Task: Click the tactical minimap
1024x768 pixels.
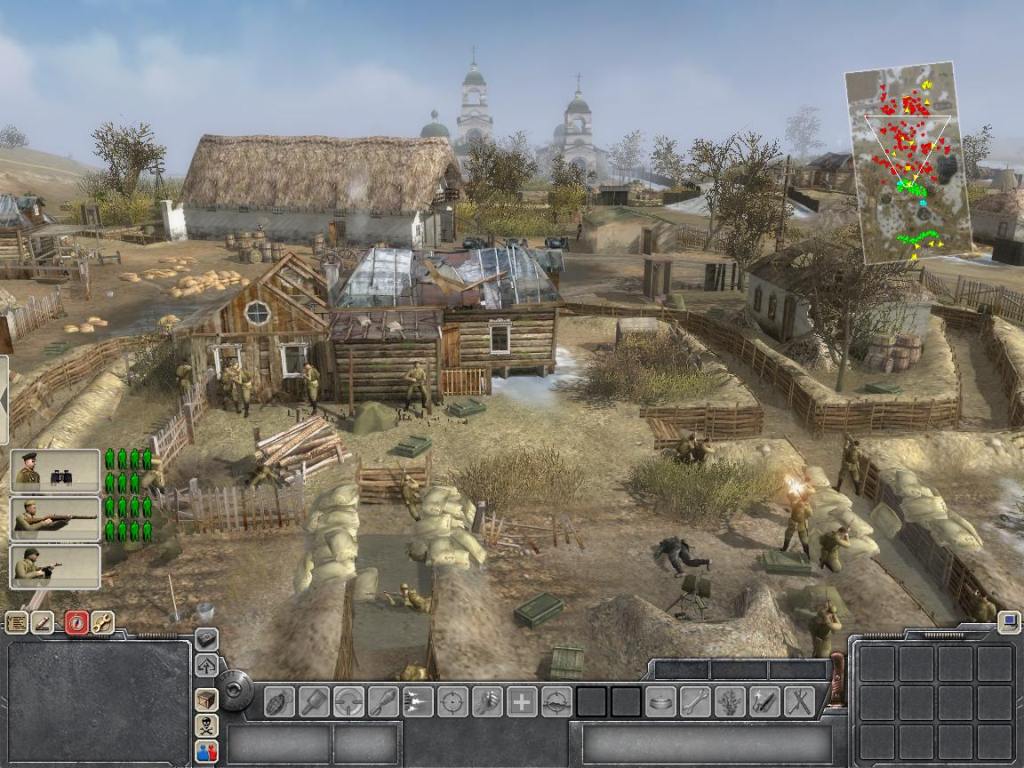Action: point(899,163)
